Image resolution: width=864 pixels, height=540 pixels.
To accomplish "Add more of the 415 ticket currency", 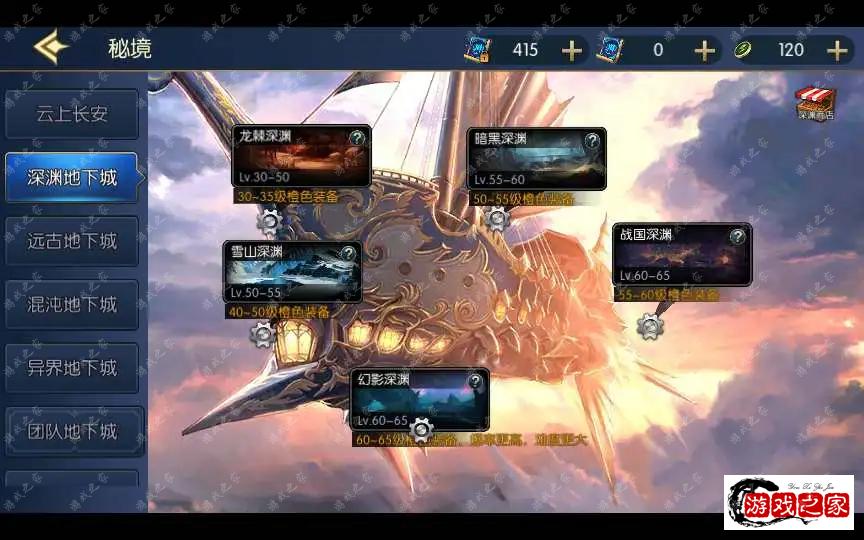I will point(572,50).
